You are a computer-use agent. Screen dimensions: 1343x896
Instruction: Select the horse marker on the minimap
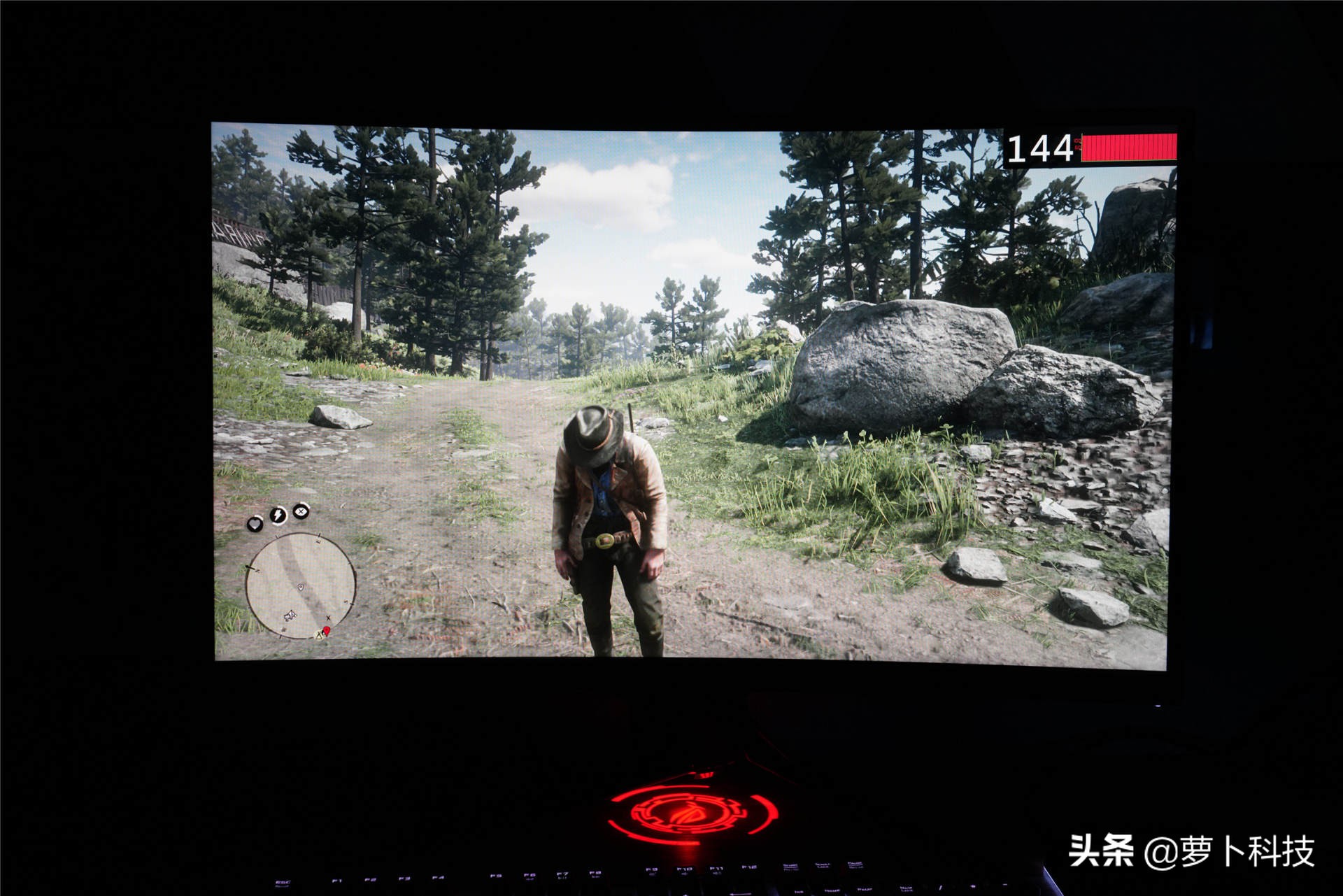coord(290,616)
